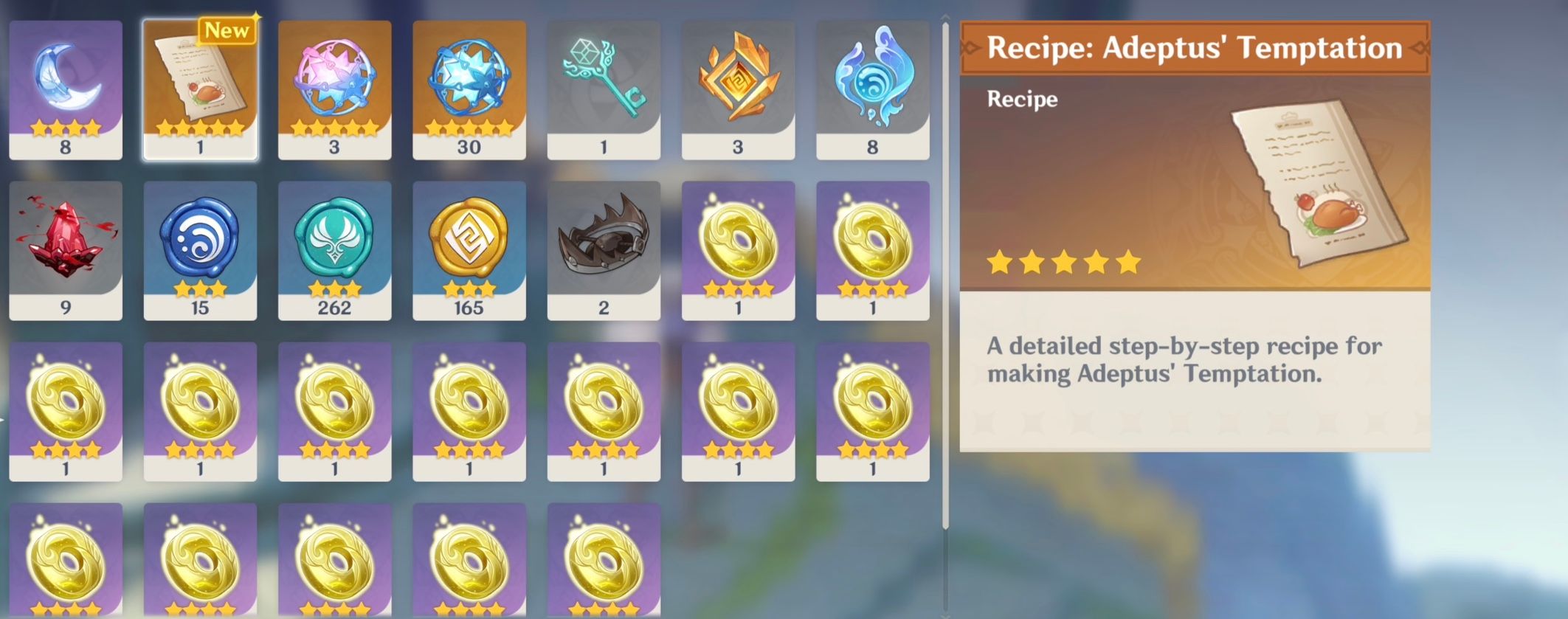The image size is (1568, 619).
Task: Select the red crystal cluster item
Action: (x=65, y=243)
